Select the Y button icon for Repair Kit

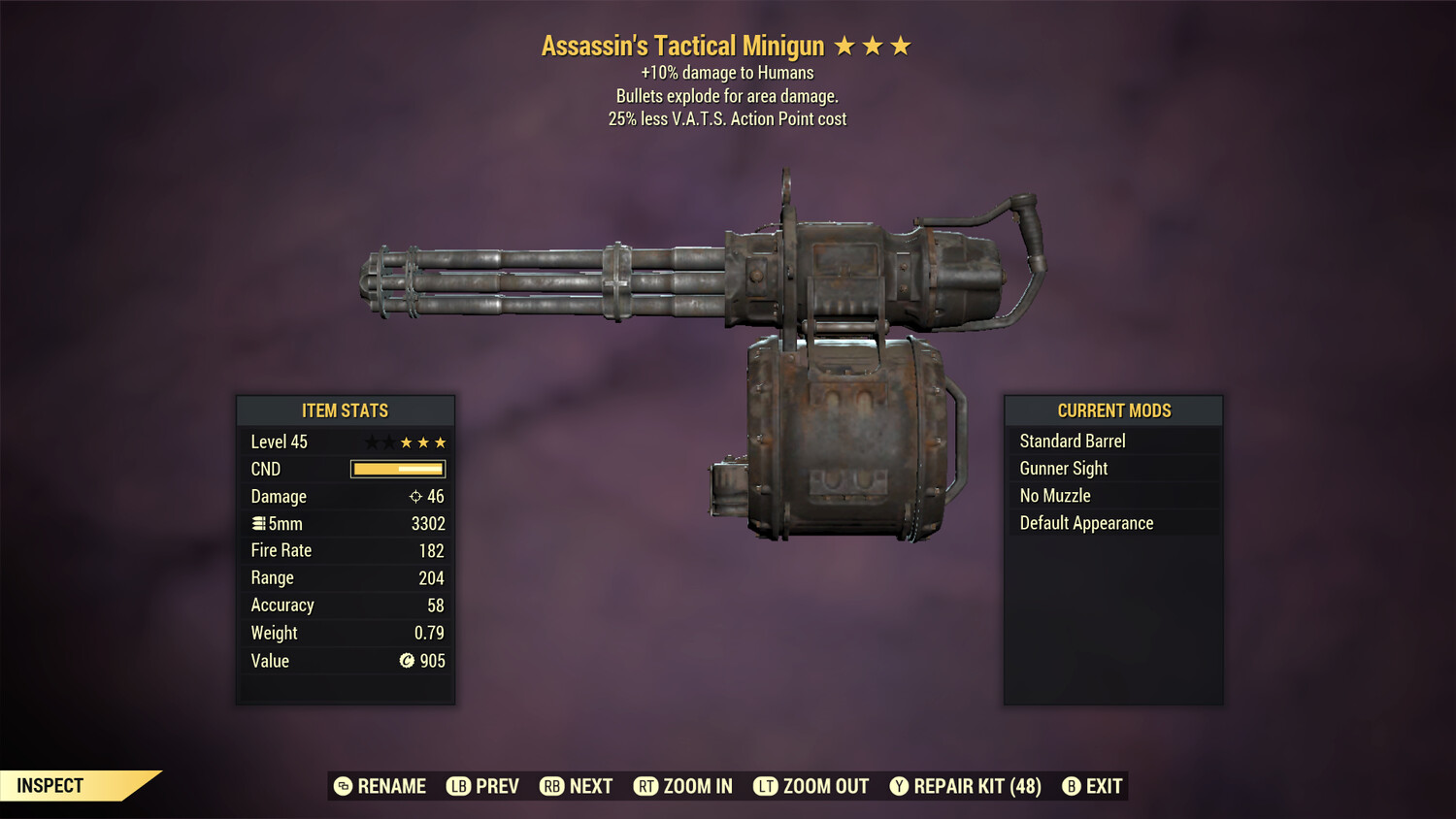point(898,786)
